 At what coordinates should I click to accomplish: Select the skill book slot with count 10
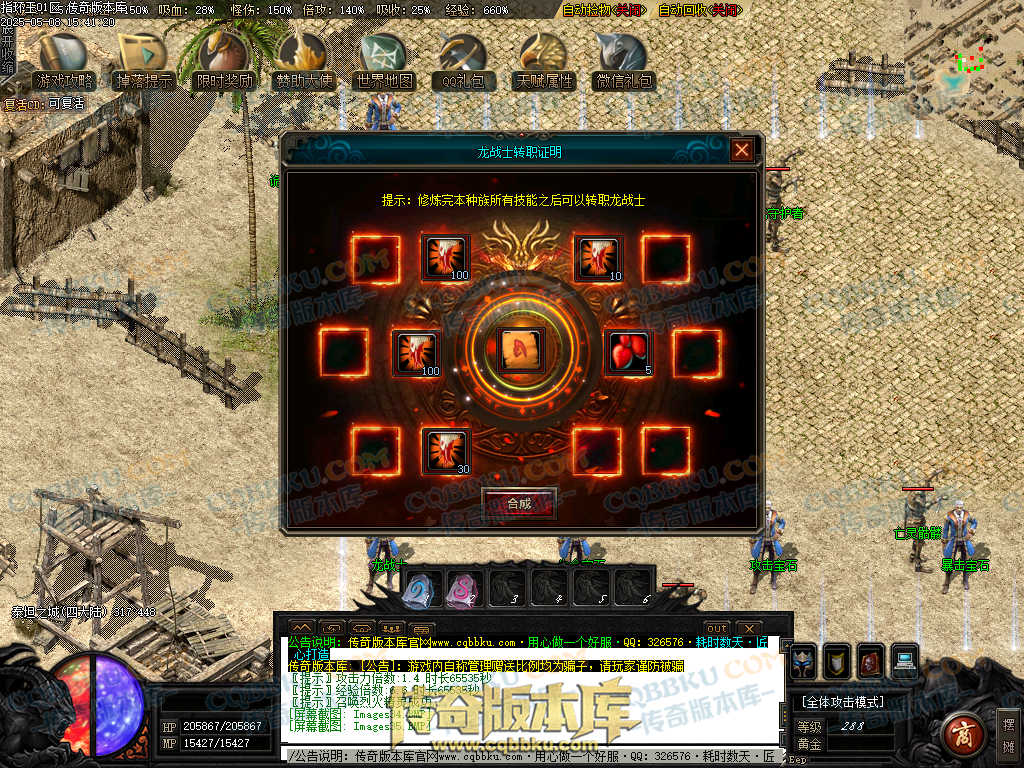599,257
